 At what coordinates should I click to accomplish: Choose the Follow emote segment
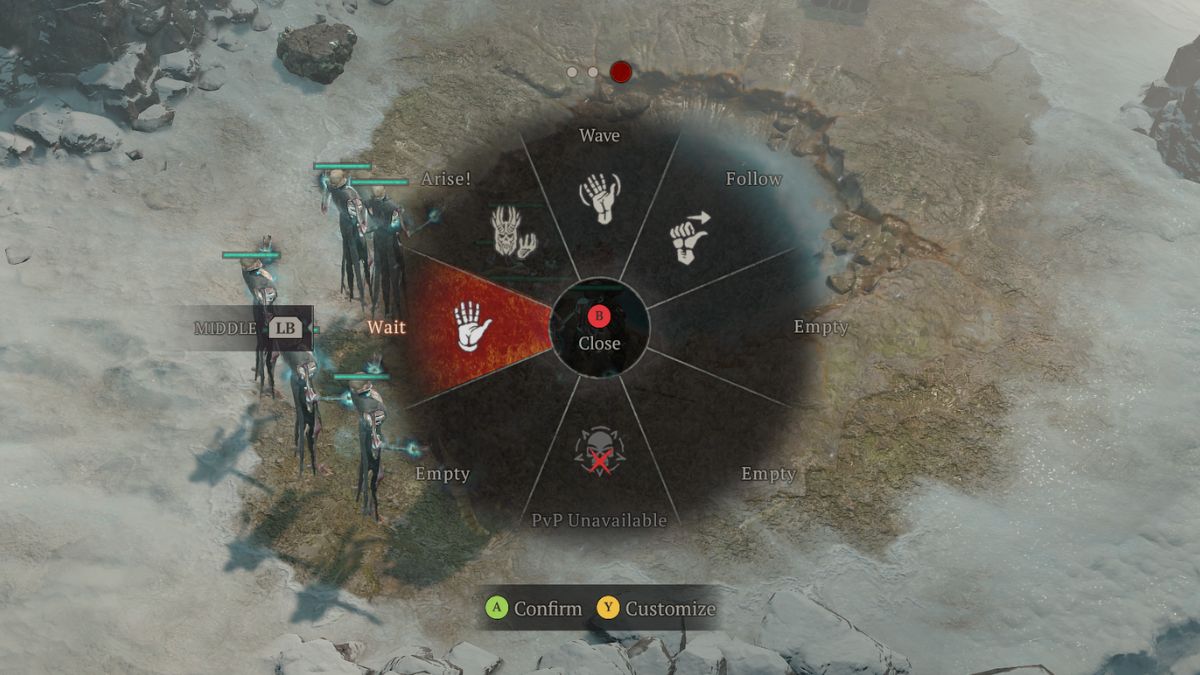(x=687, y=237)
